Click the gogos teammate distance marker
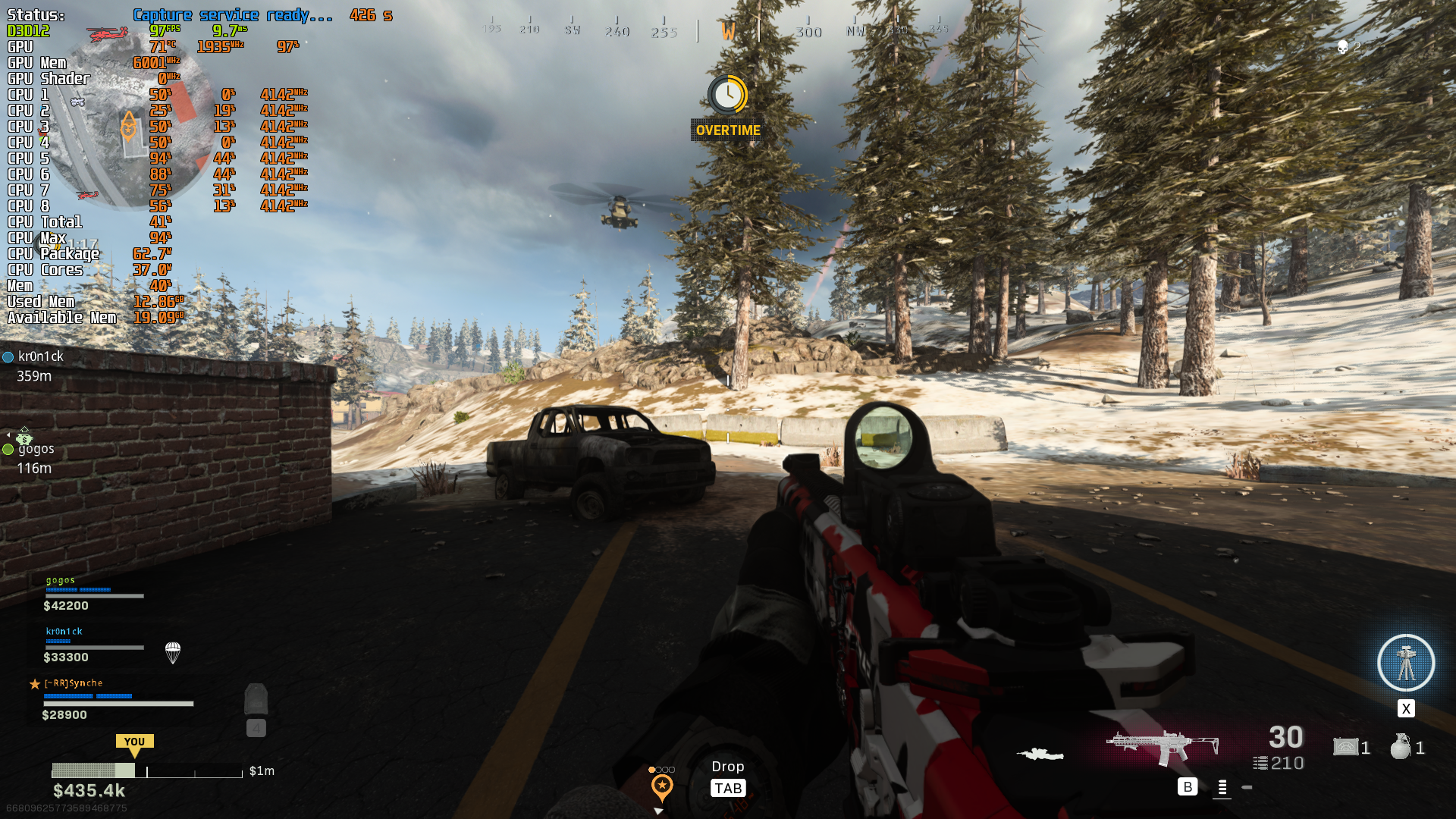 [30, 457]
